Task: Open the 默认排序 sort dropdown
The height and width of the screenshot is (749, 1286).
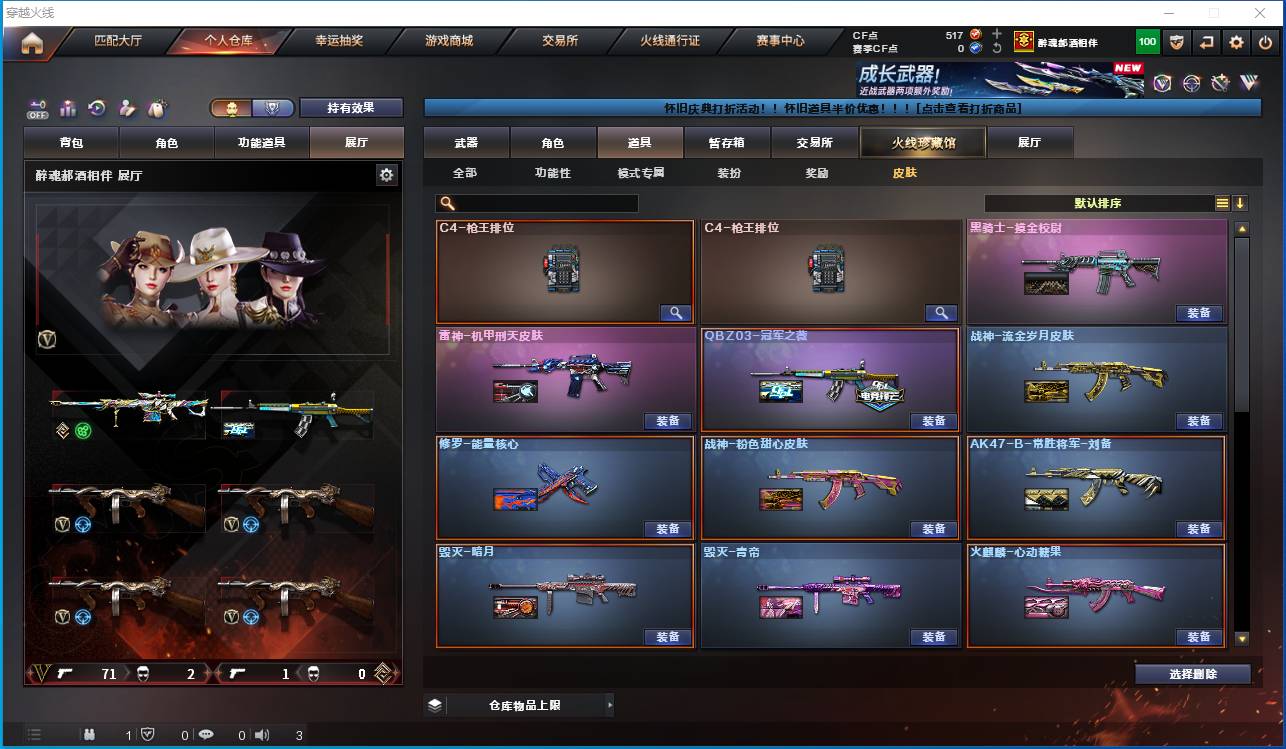Action: point(1098,203)
